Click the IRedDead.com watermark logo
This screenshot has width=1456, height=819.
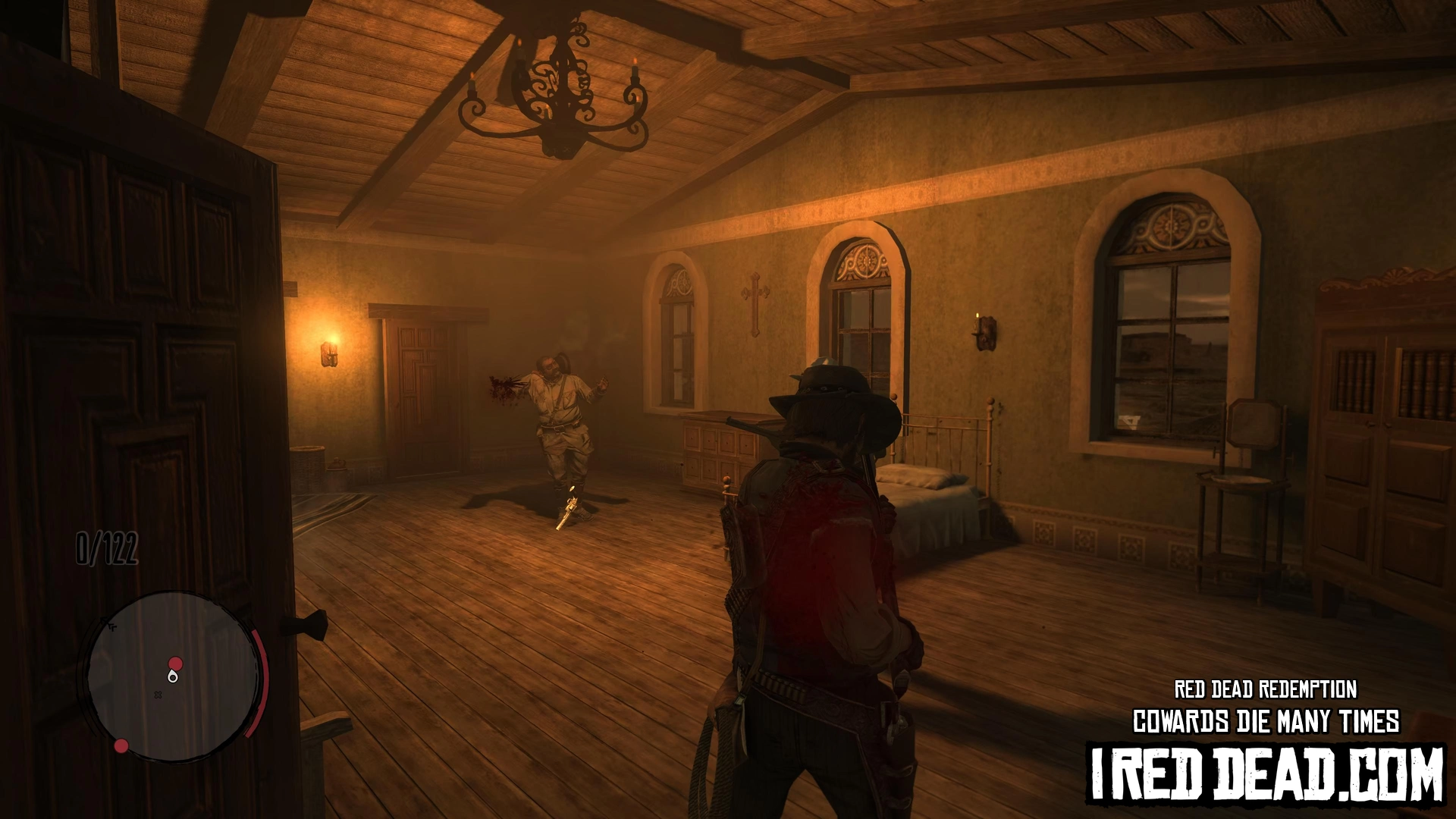coord(1265,773)
